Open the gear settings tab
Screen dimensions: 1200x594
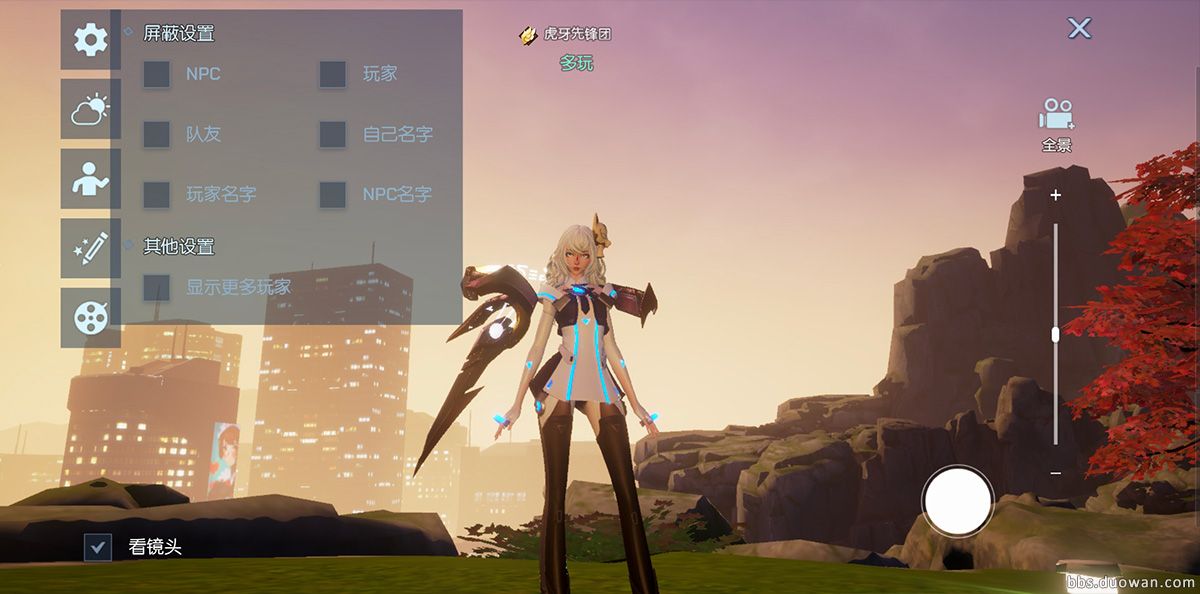tap(90, 40)
